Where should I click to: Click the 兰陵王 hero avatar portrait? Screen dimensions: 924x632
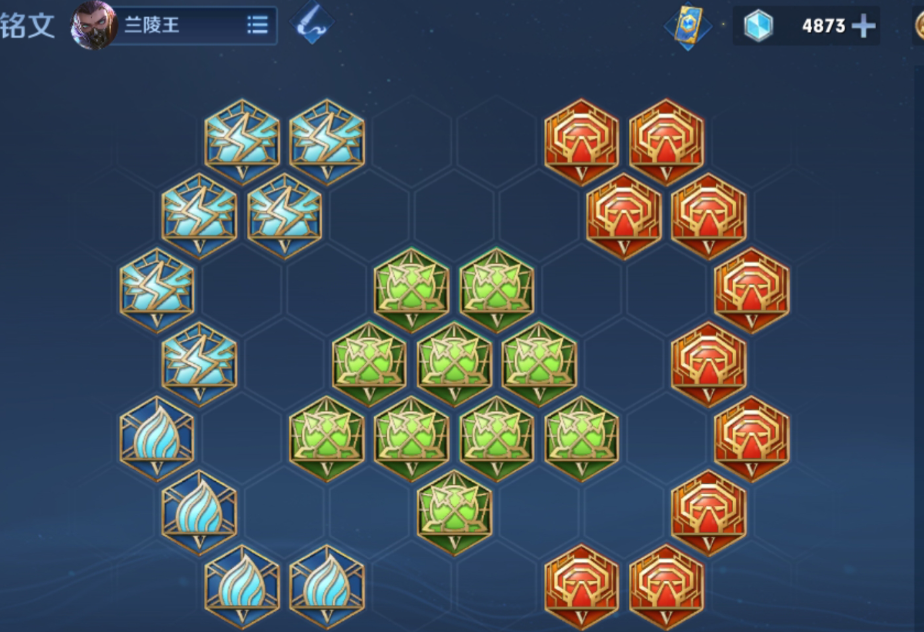(93, 25)
